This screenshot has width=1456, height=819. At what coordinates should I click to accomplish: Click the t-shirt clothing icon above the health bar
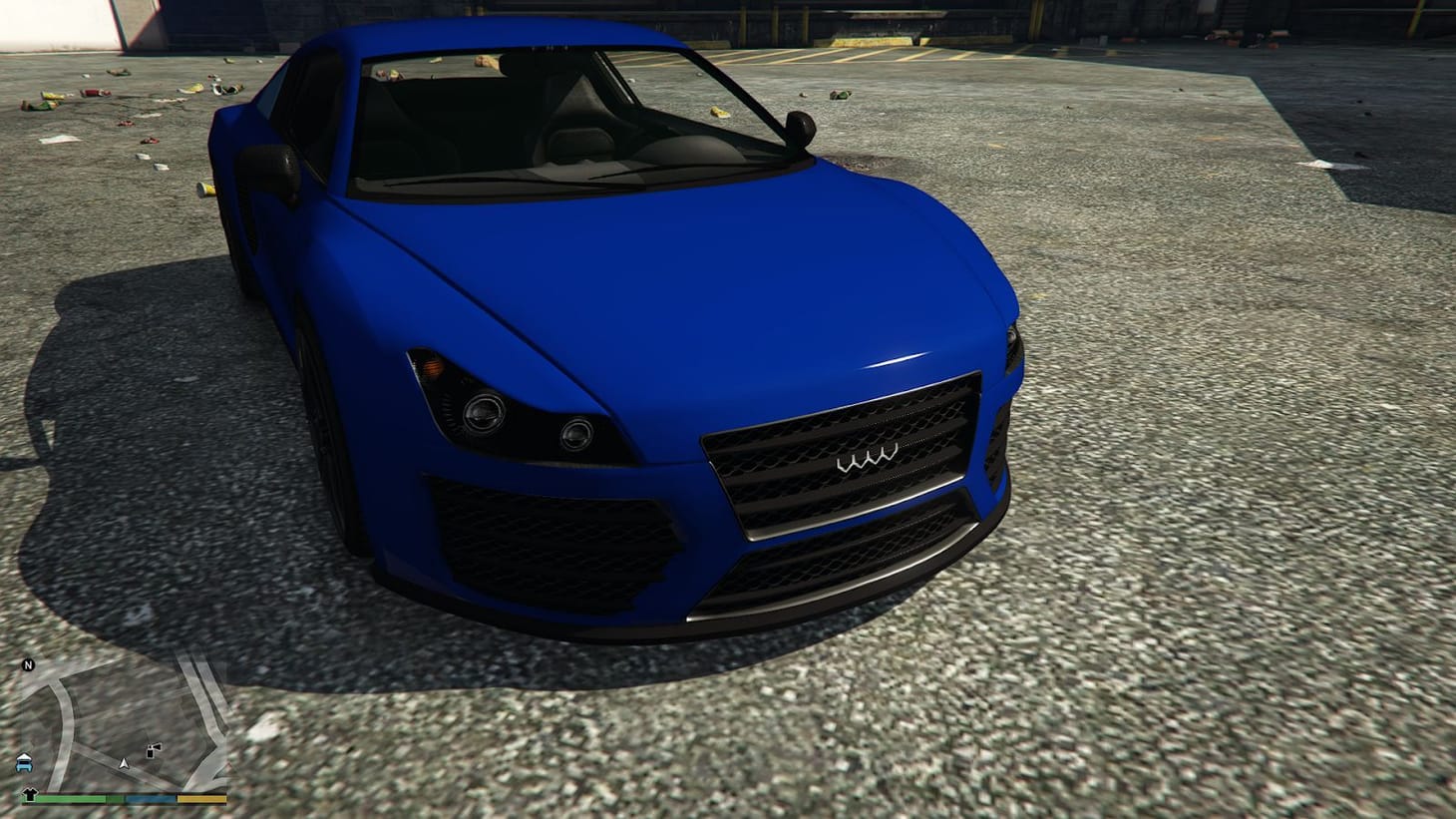click(30, 793)
